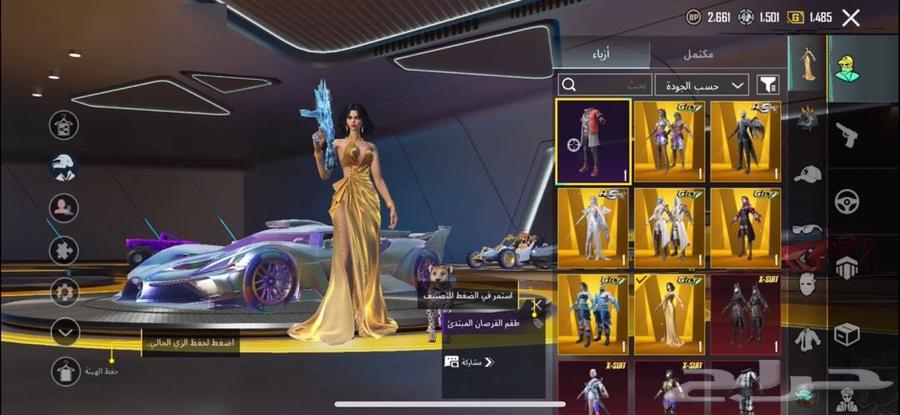Viewport: 900px width, 415px height.
Task: Select the red jacket starter outfit slot
Action: click(x=593, y=141)
